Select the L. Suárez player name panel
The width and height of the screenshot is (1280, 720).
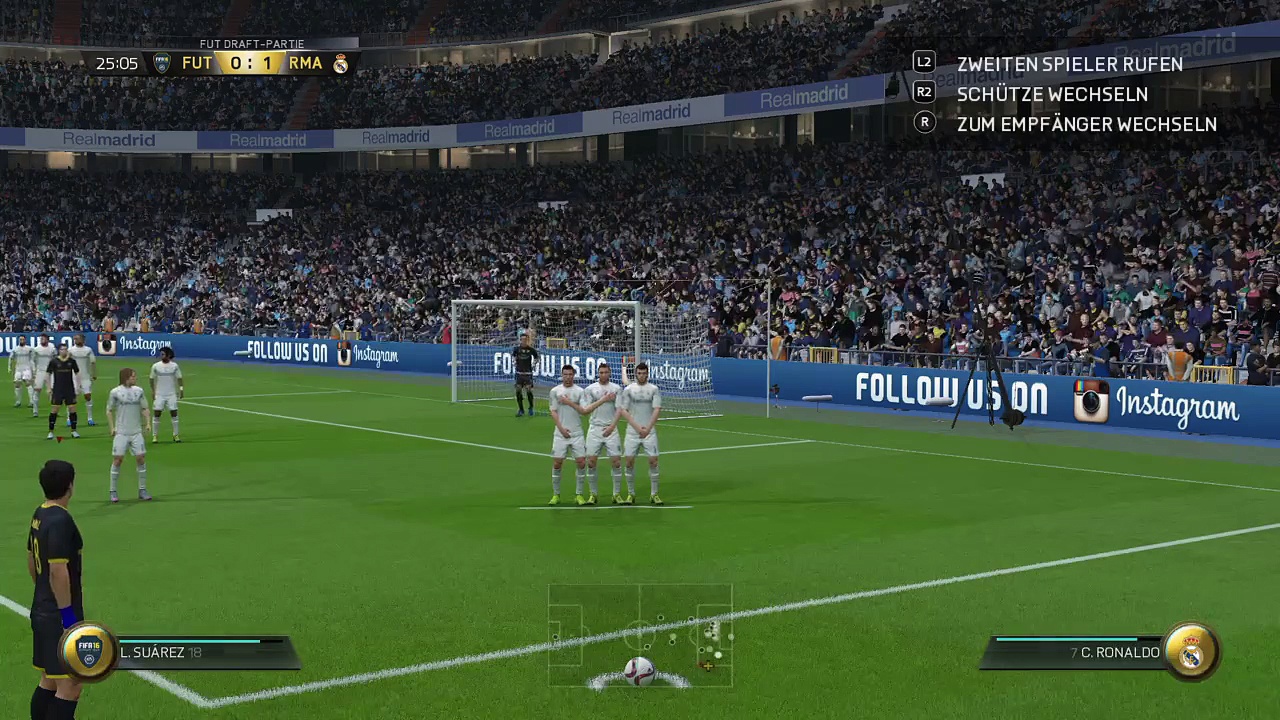pyautogui.click(x=205, y=652)
